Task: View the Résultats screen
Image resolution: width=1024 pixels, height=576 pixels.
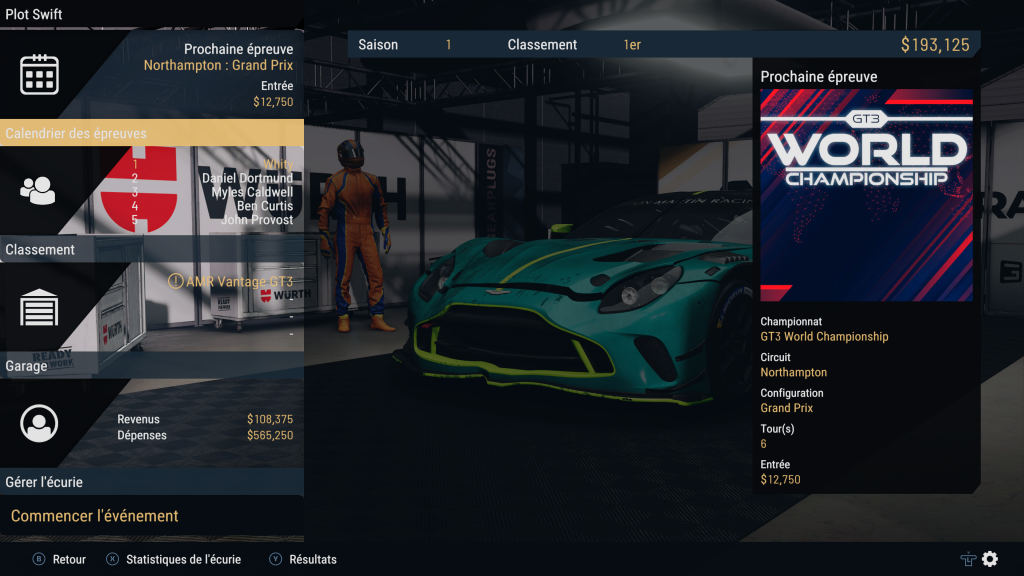Action: pos(303,560)
